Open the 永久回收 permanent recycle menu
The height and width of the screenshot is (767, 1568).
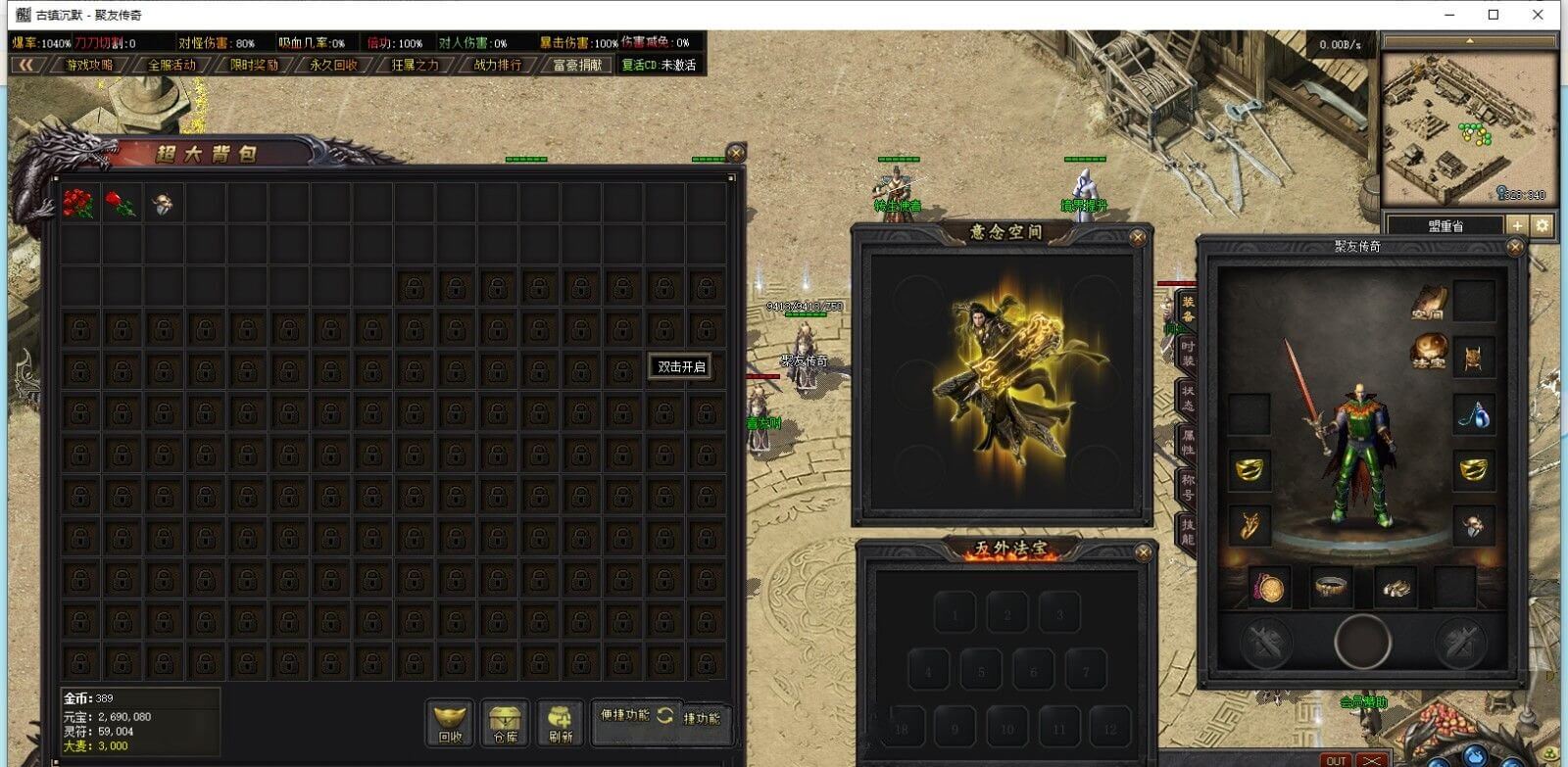coord(334,65)
